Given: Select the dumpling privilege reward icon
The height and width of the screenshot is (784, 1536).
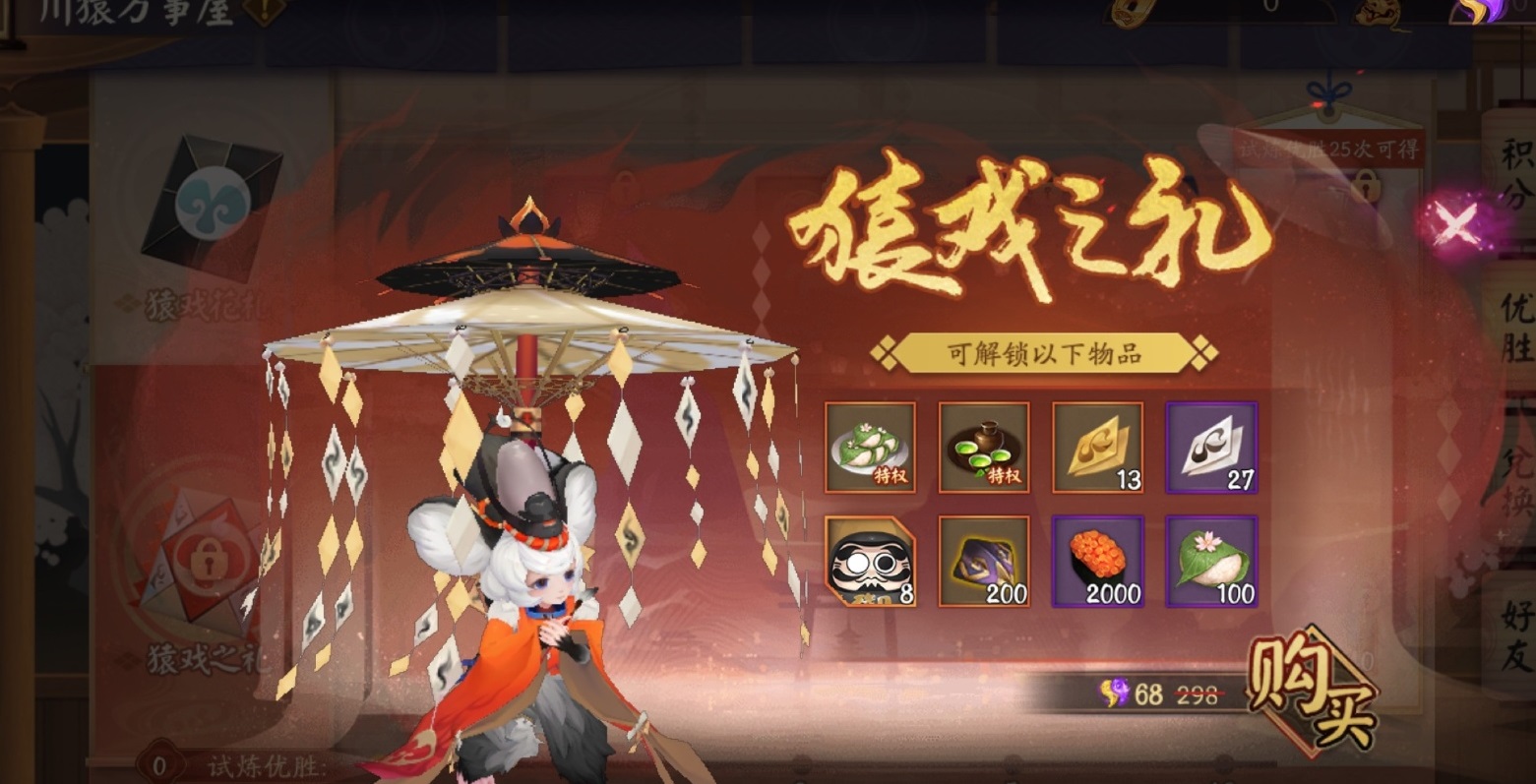Looking at the screenshot, I should (x=870, y=448).
